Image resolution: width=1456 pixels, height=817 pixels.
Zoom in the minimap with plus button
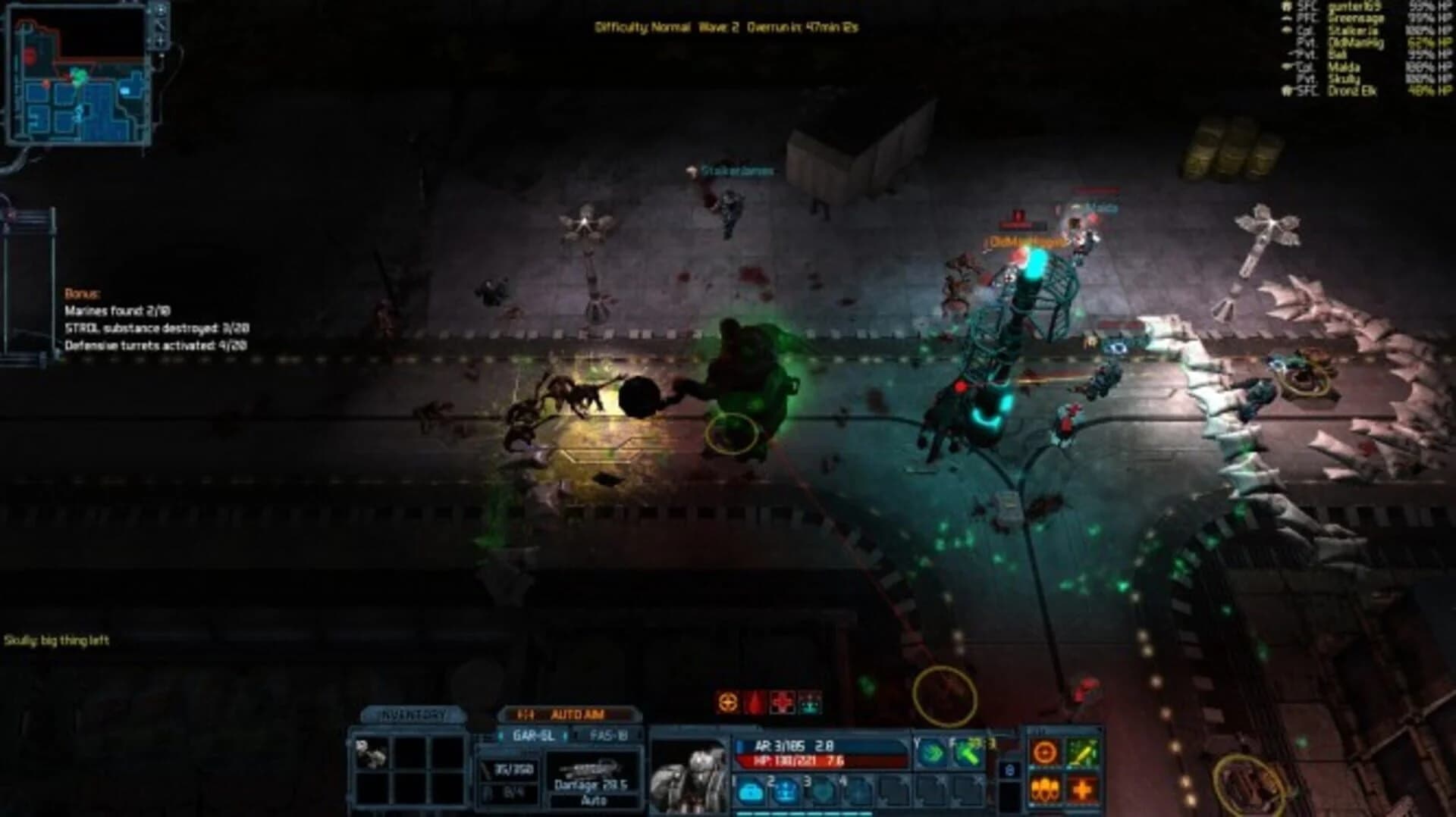160,40
